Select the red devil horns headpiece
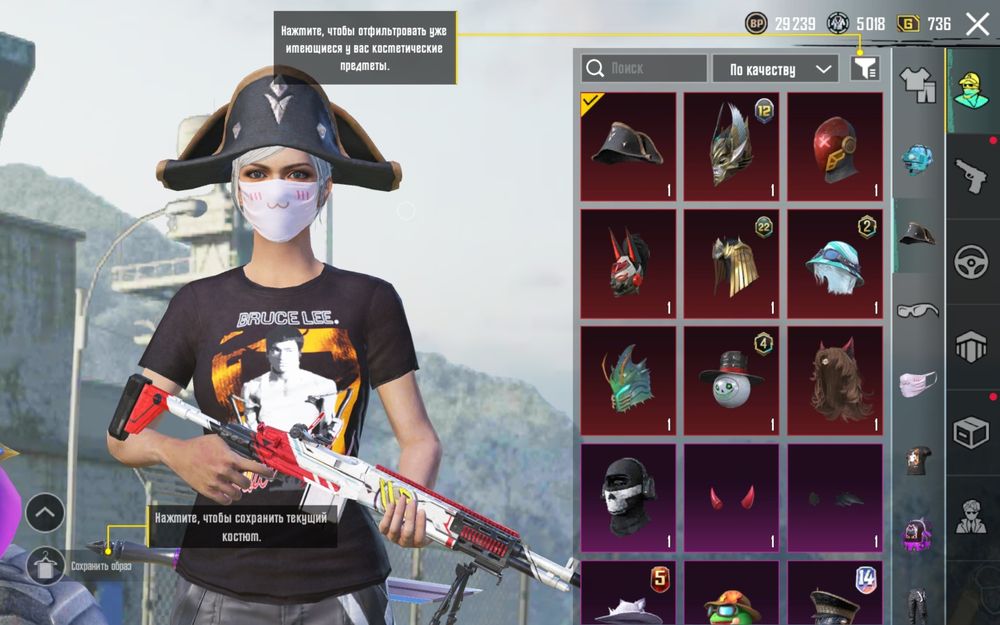1000x625 pixels. click(731, 496)
